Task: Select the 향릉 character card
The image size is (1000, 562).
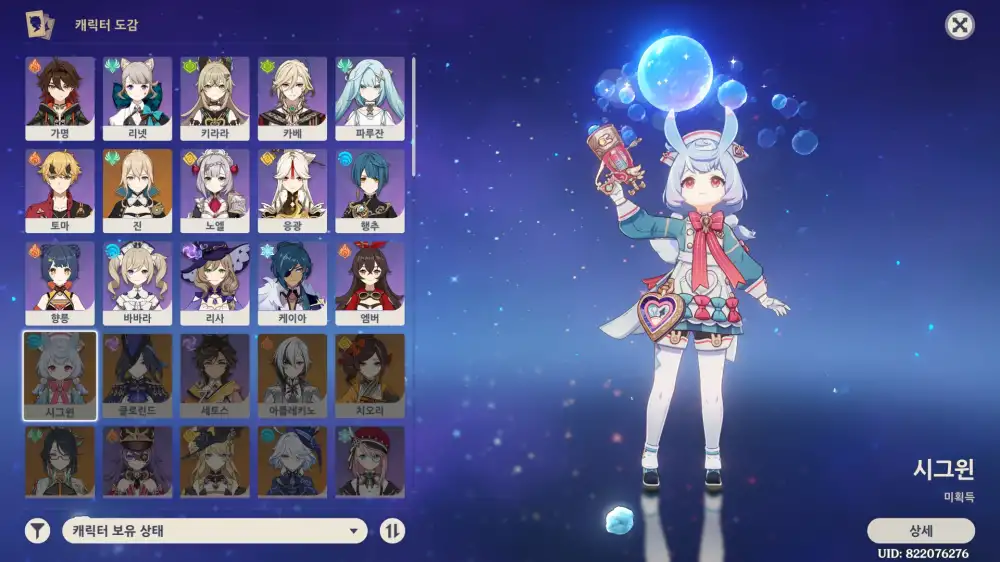Action: tap(60, 282)
